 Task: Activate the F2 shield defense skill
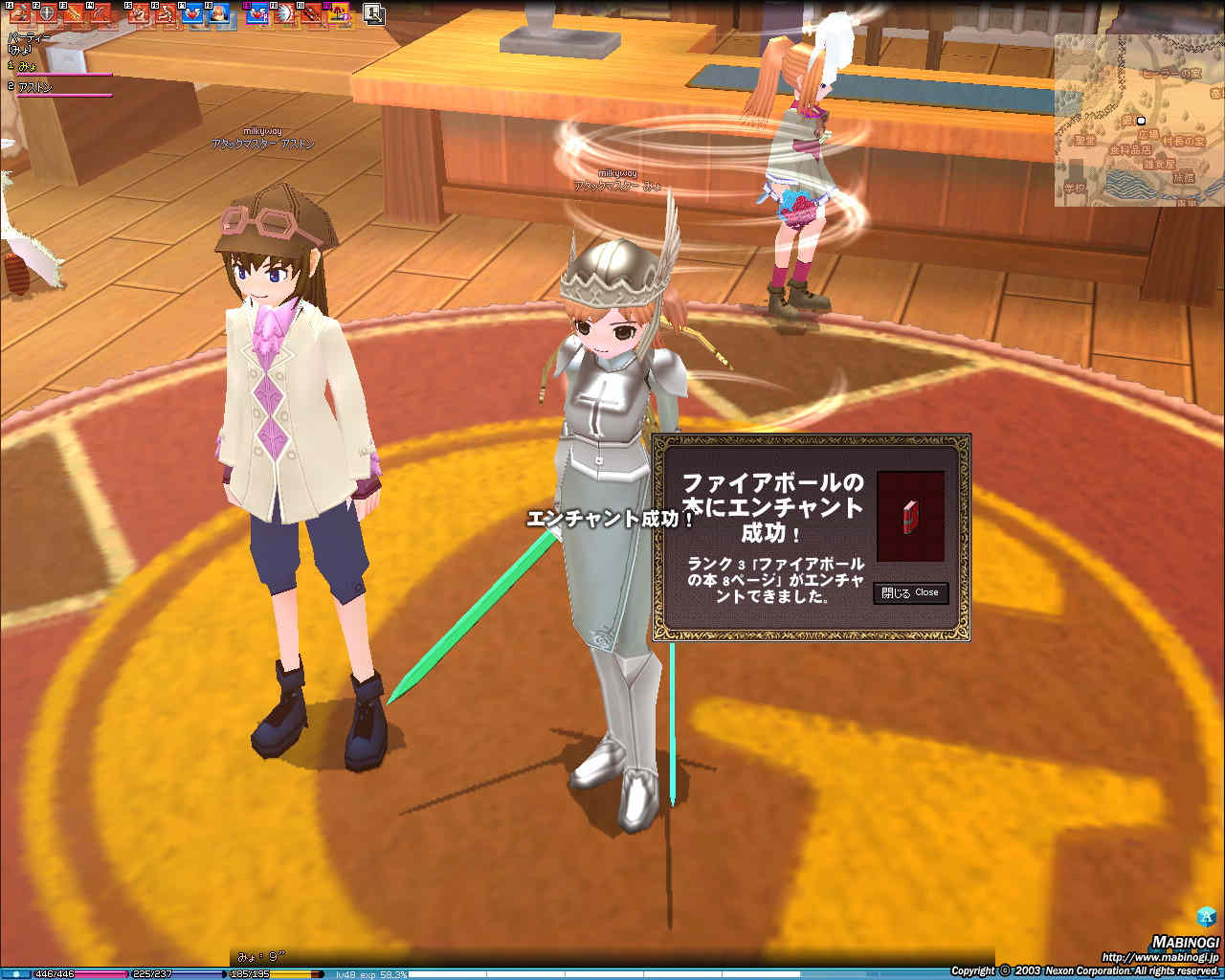45,13
